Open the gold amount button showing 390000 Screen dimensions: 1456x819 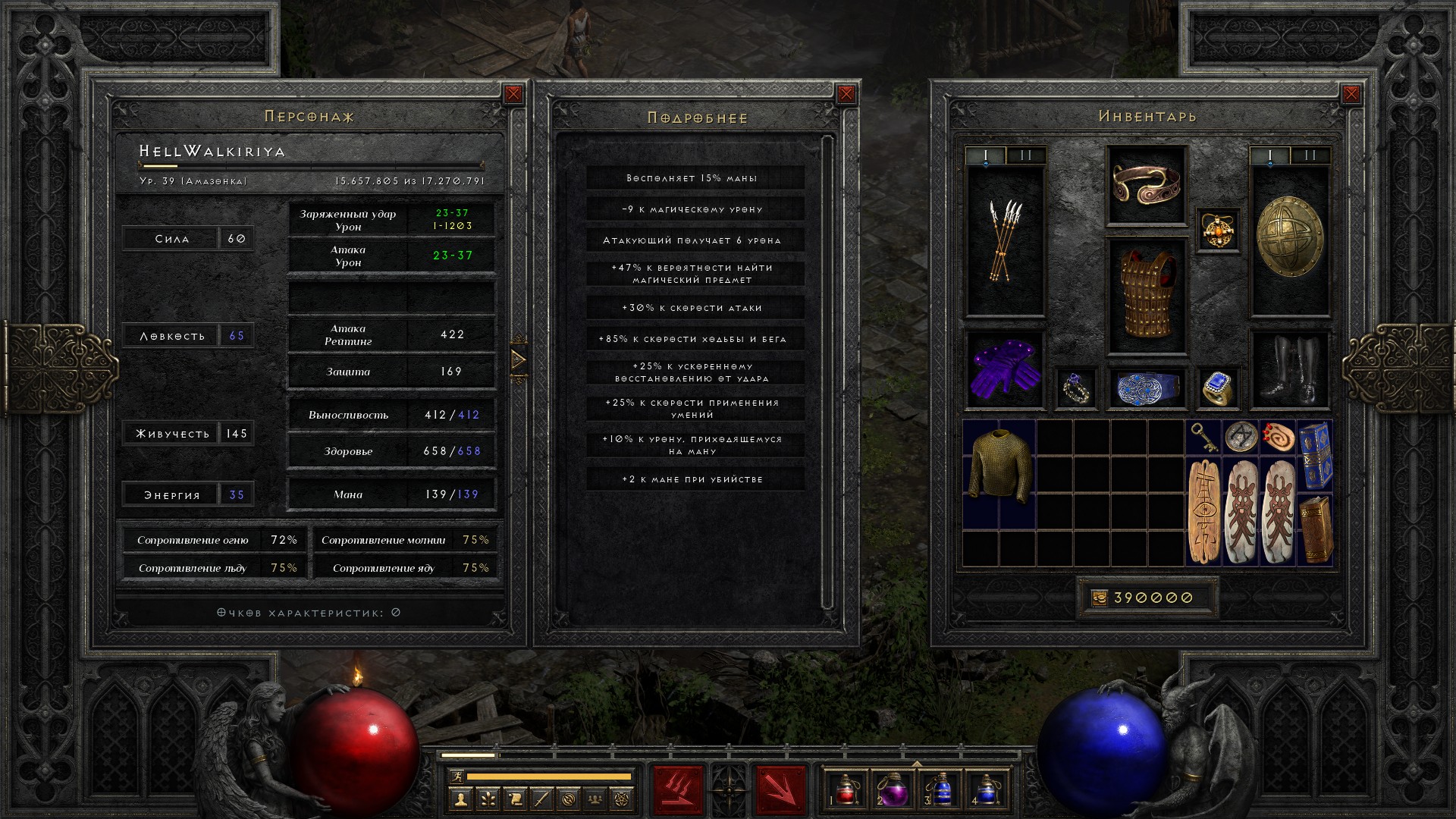[x=1147, y=598]
